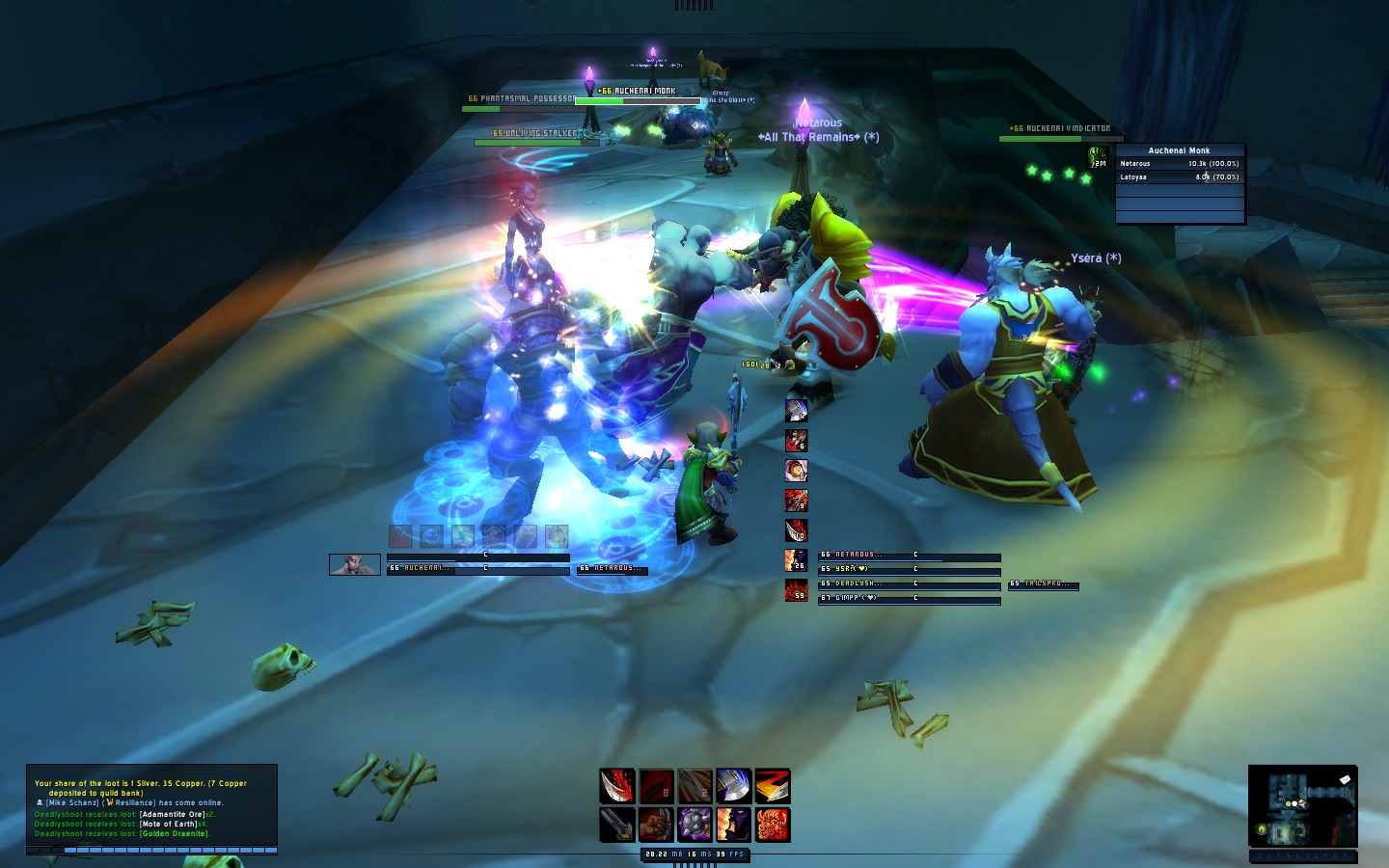Select Latoyaa row in threat meter
The image size is (1389, 868).
1179,177
